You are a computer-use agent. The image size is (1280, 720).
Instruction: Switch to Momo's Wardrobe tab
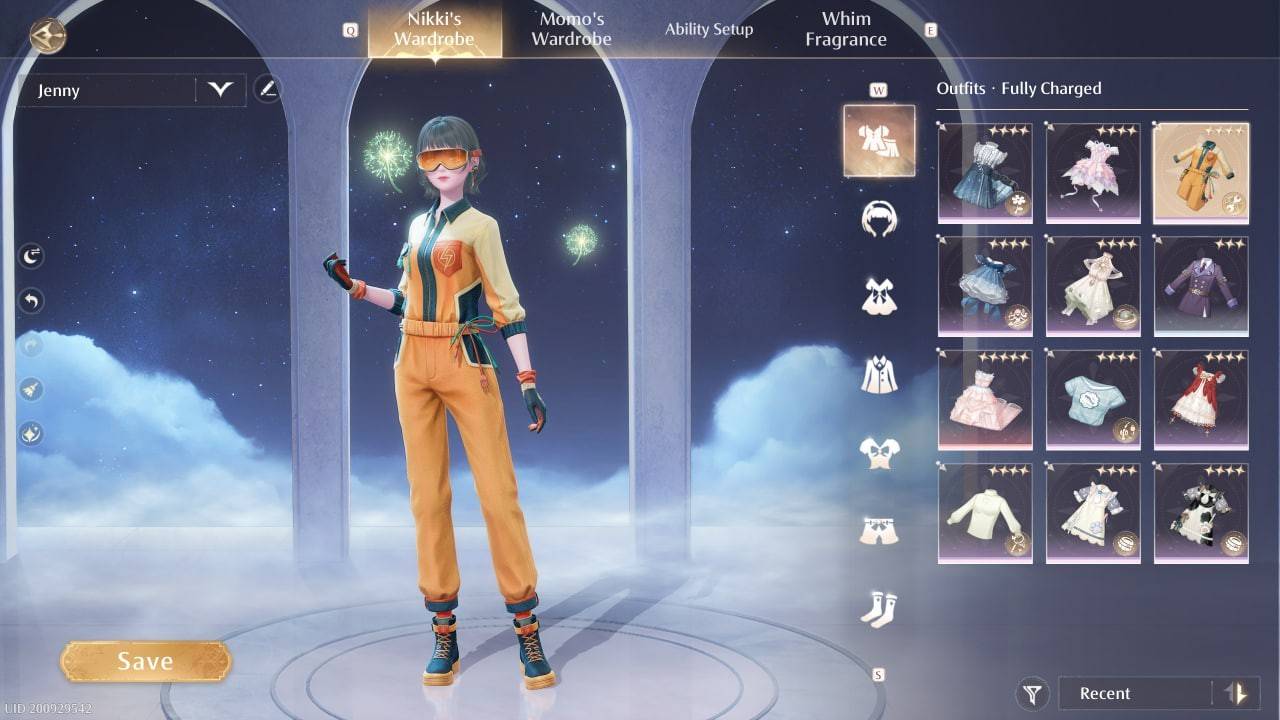(570, 28)
